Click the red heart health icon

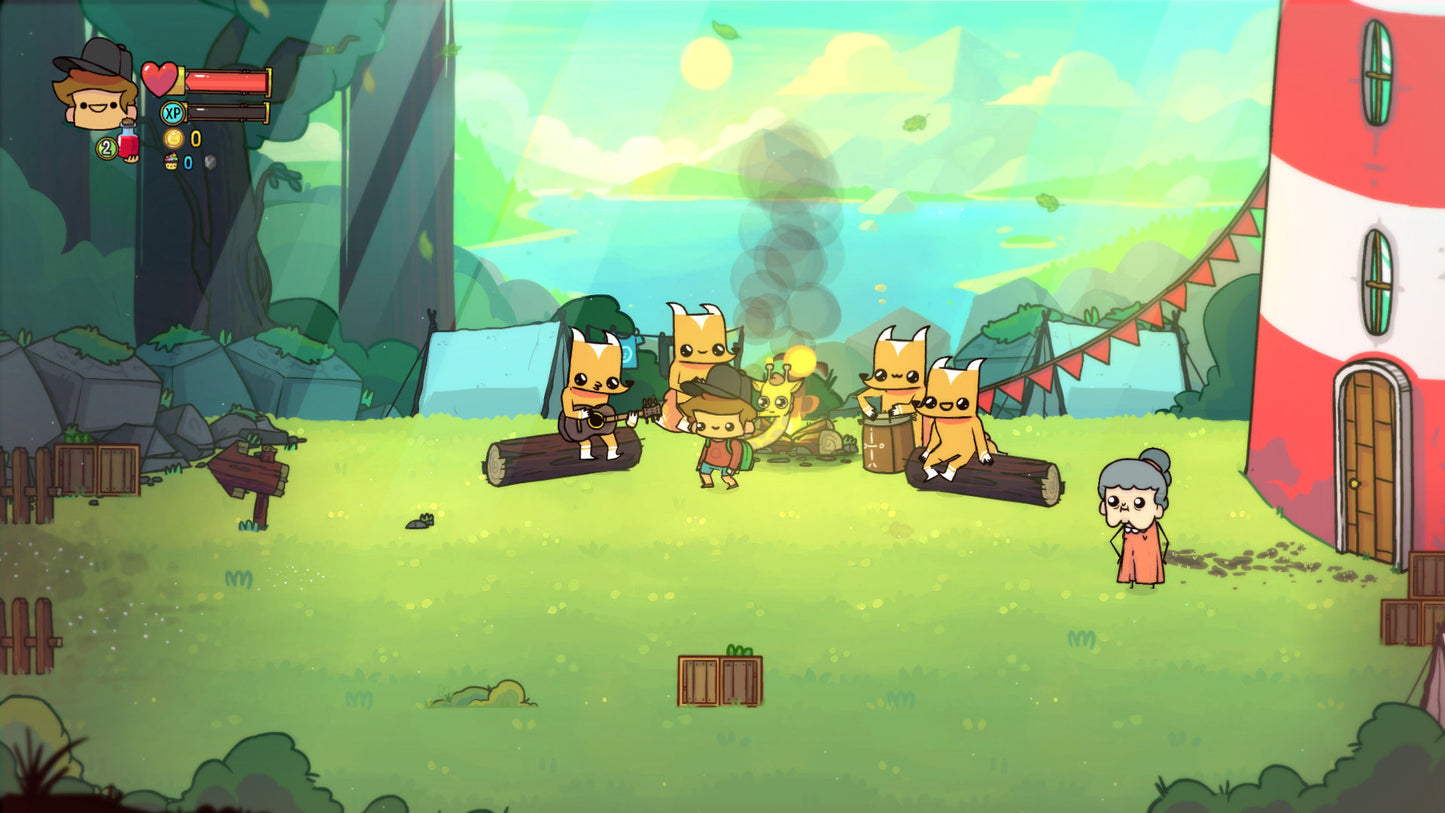click(159, 80)
